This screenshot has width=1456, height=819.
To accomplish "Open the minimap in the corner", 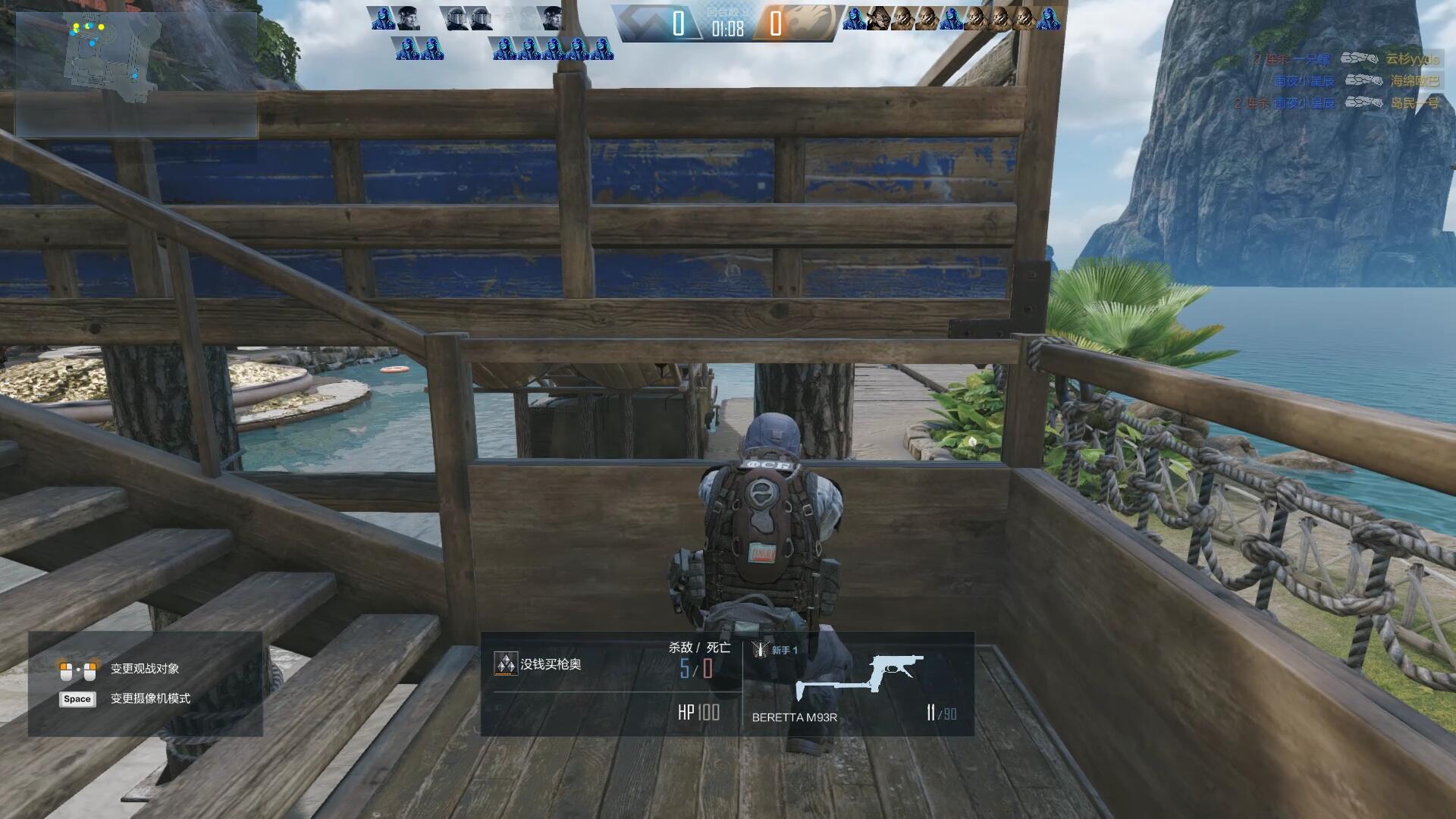I will [136, 74].
